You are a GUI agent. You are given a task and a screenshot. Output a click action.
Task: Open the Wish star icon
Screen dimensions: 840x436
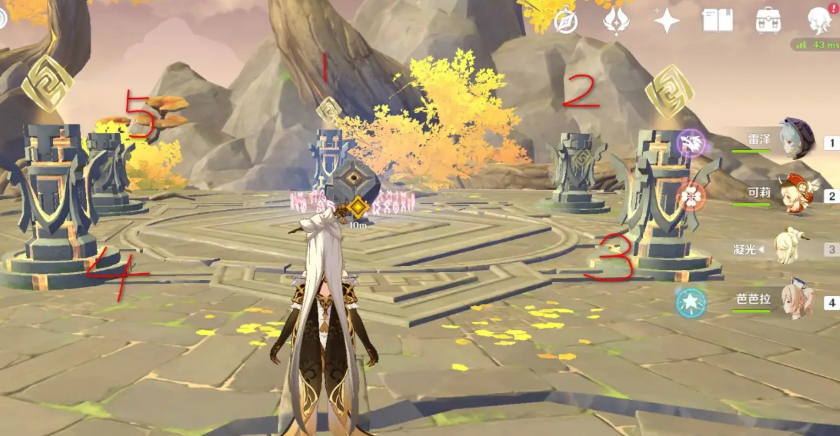point(666,20)
